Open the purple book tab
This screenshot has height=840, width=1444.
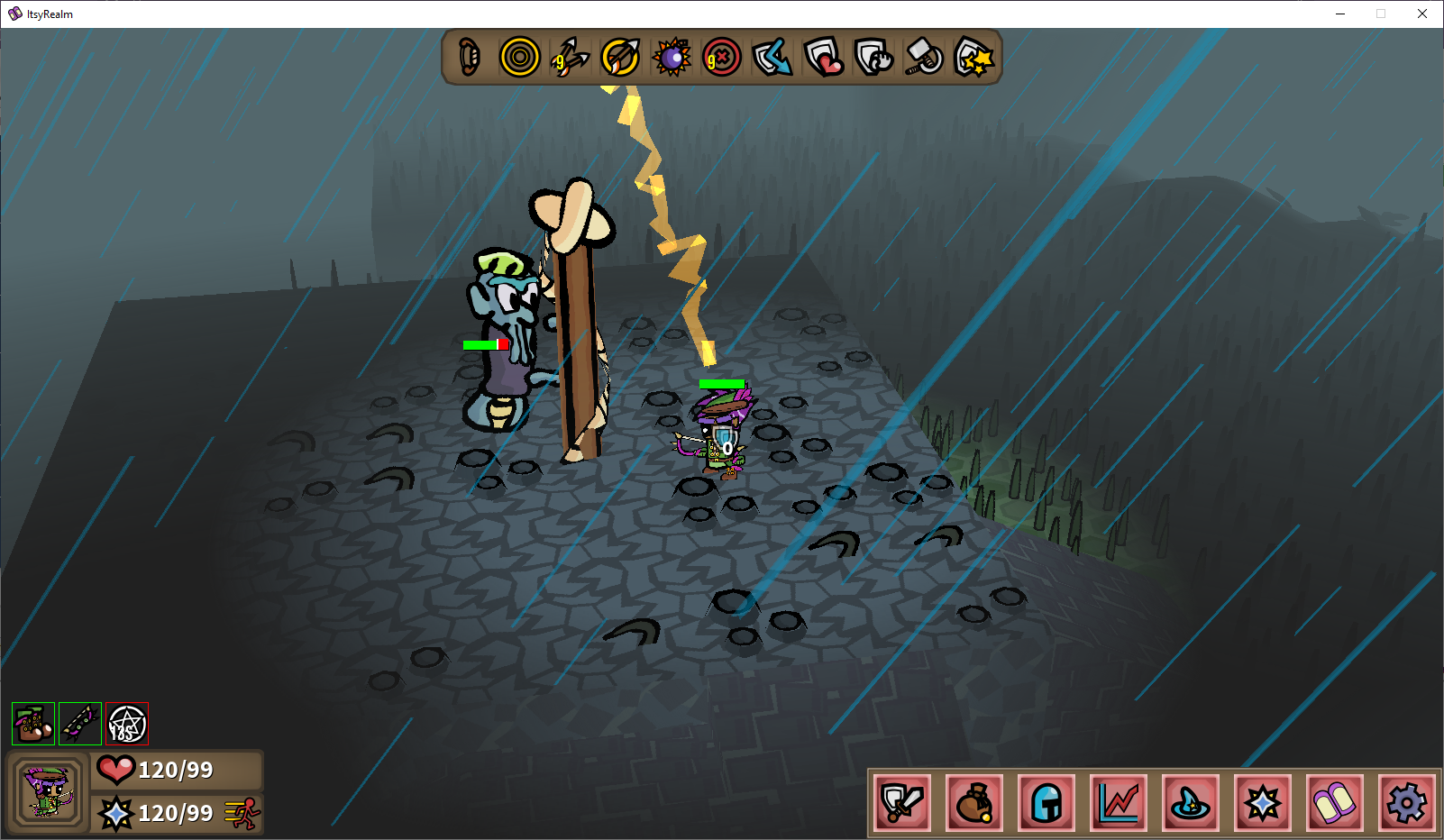coord(1335,802)
